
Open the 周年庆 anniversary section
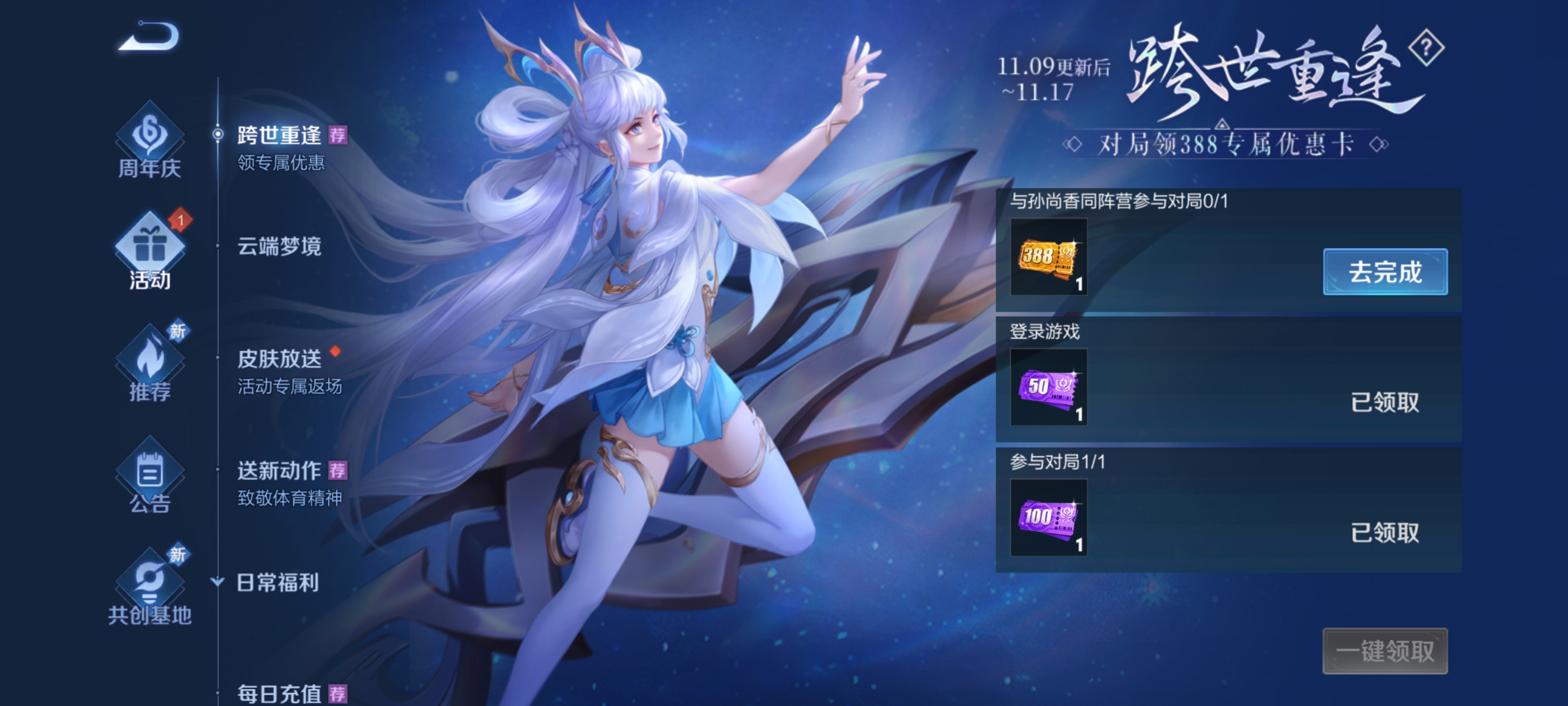[x=150, y=141]
